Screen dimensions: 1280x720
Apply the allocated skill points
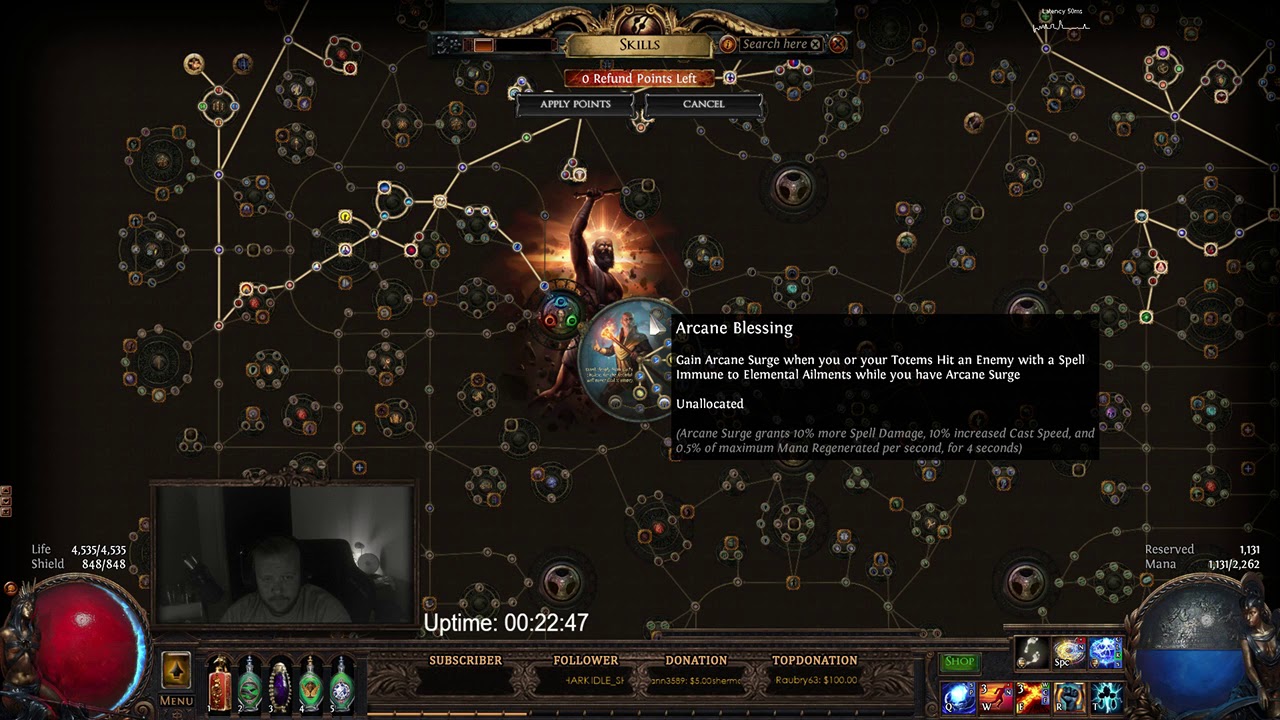point(575,104)
